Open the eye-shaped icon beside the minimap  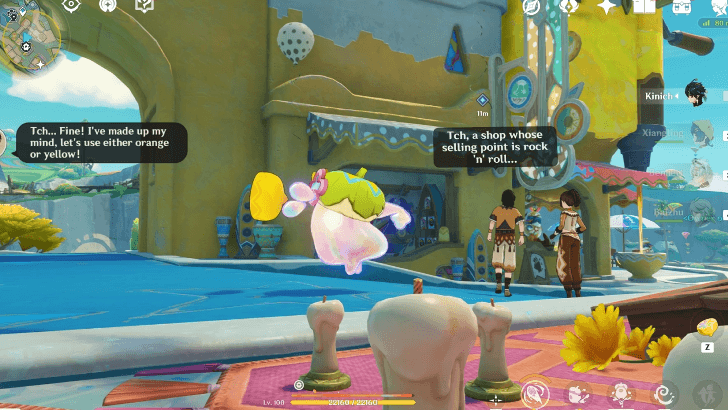[x=72, y=5]
